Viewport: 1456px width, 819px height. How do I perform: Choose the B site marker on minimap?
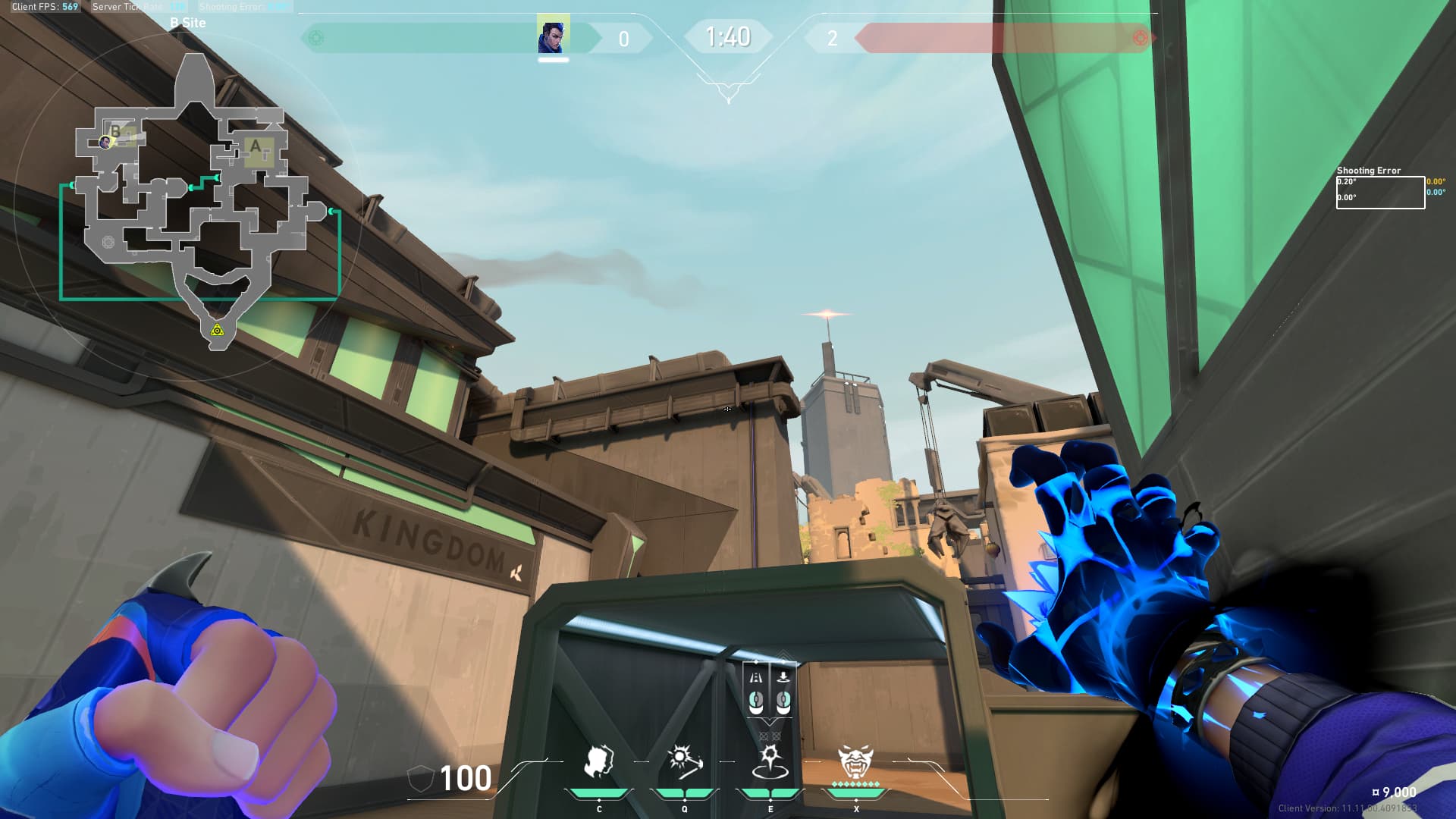pyautogui.click(x=116, y=132)
